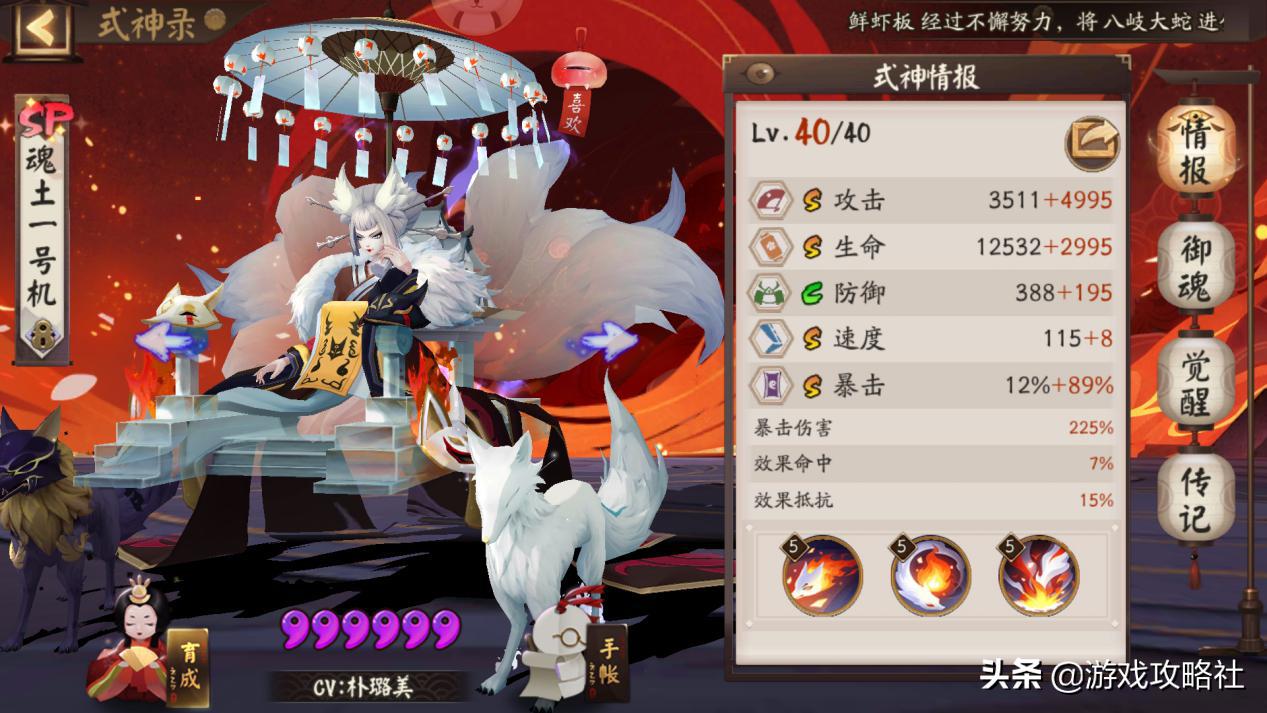Click the share icon beside the level
The width and height of the screenshot is (1267, 713).
1091,141
